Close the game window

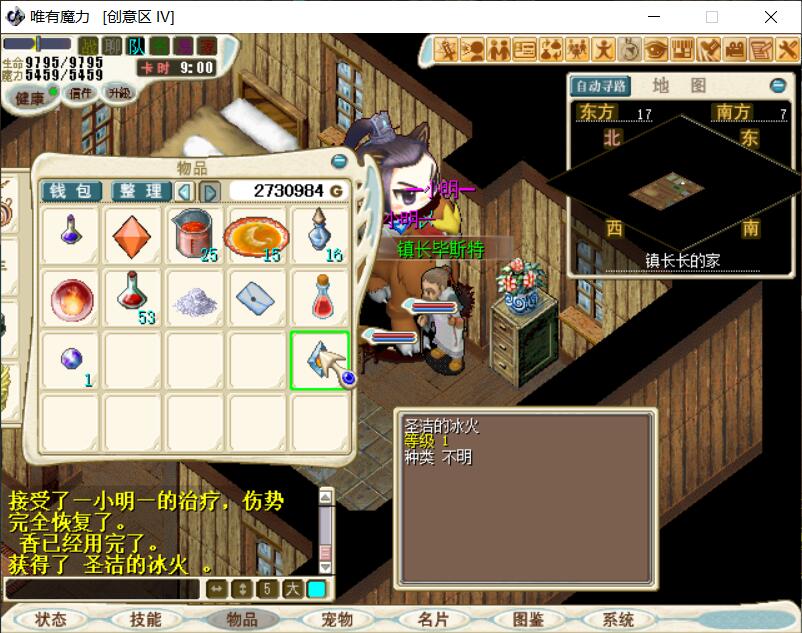coord(771,17)
